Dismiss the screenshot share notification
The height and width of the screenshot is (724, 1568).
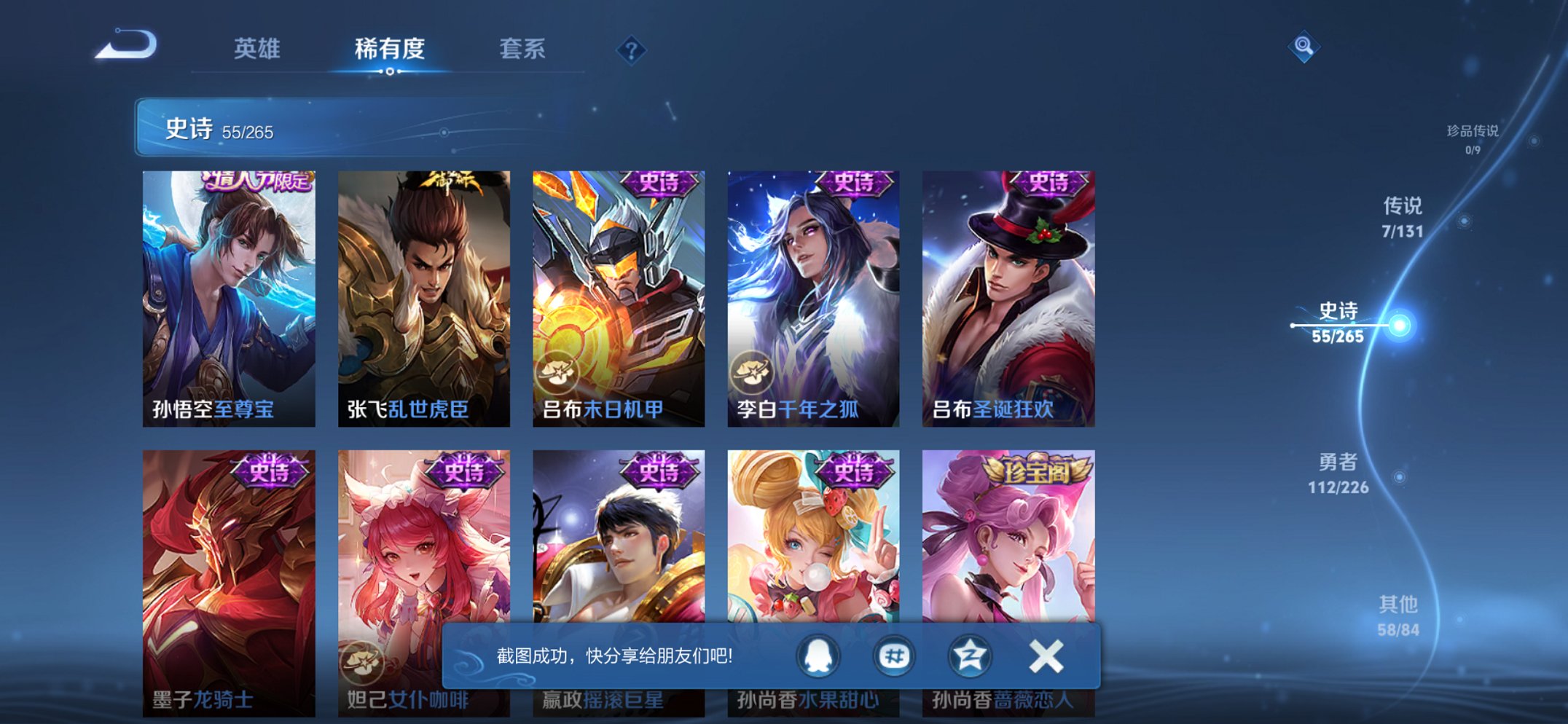point(1045,656)
